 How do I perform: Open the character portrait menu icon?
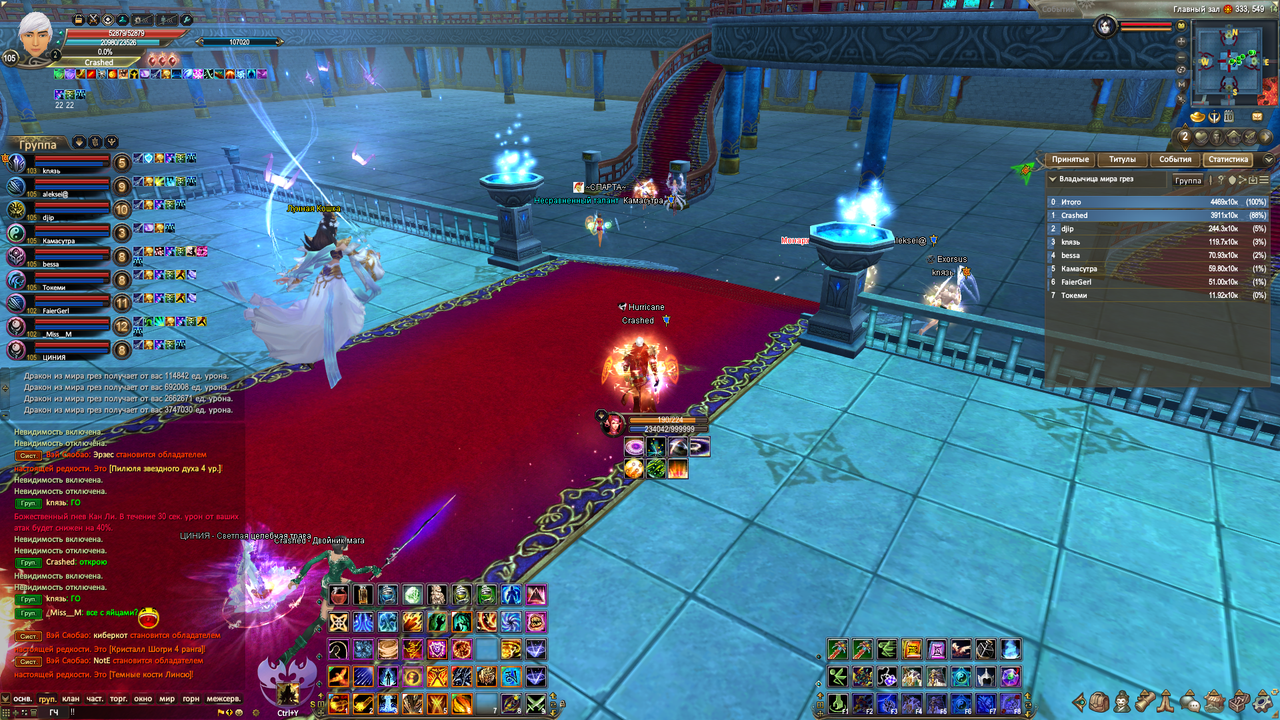coord(1122,701)
